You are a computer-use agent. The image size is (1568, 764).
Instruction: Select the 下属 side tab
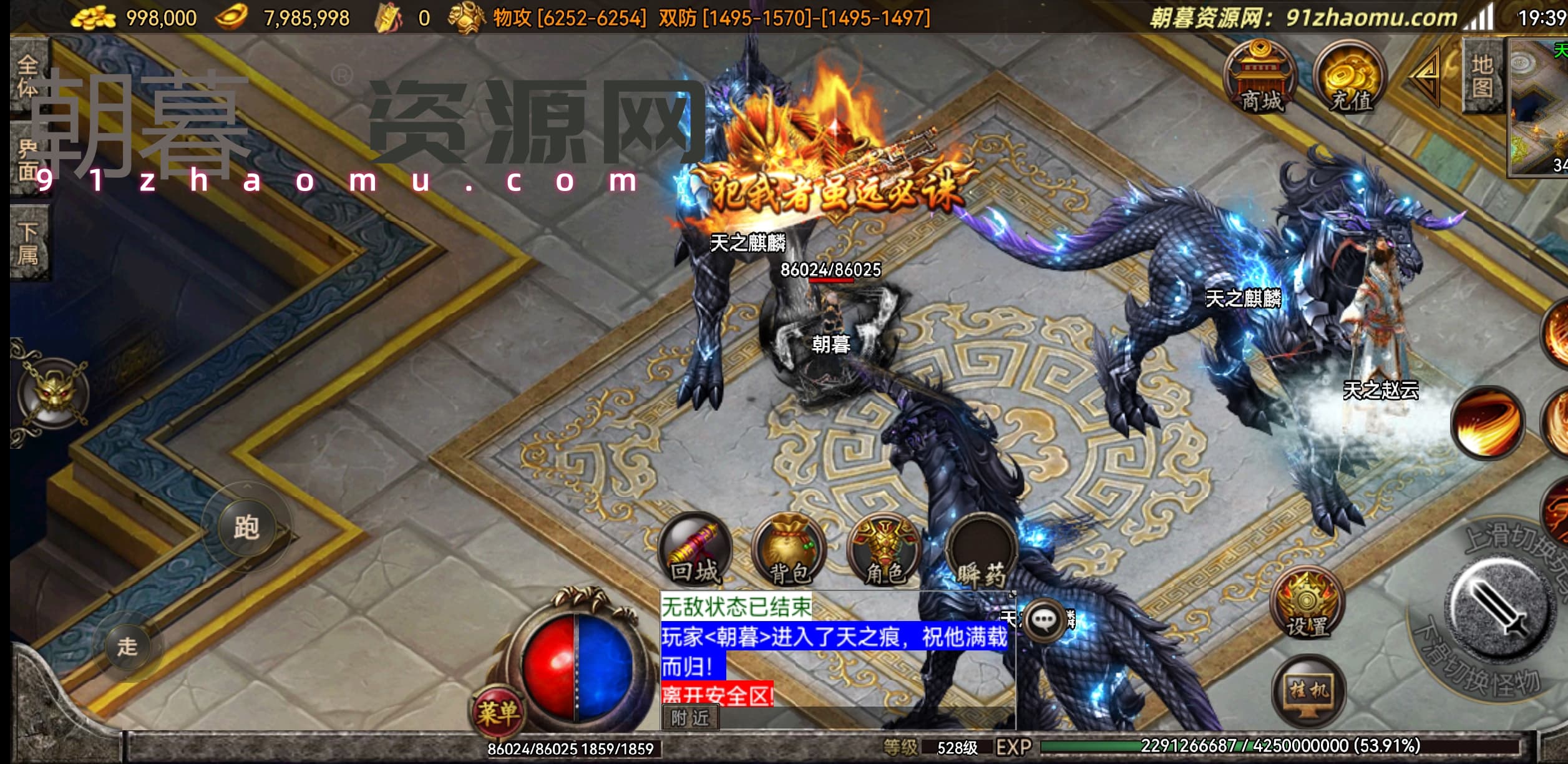pyautogui.click(x=28, y=243)
